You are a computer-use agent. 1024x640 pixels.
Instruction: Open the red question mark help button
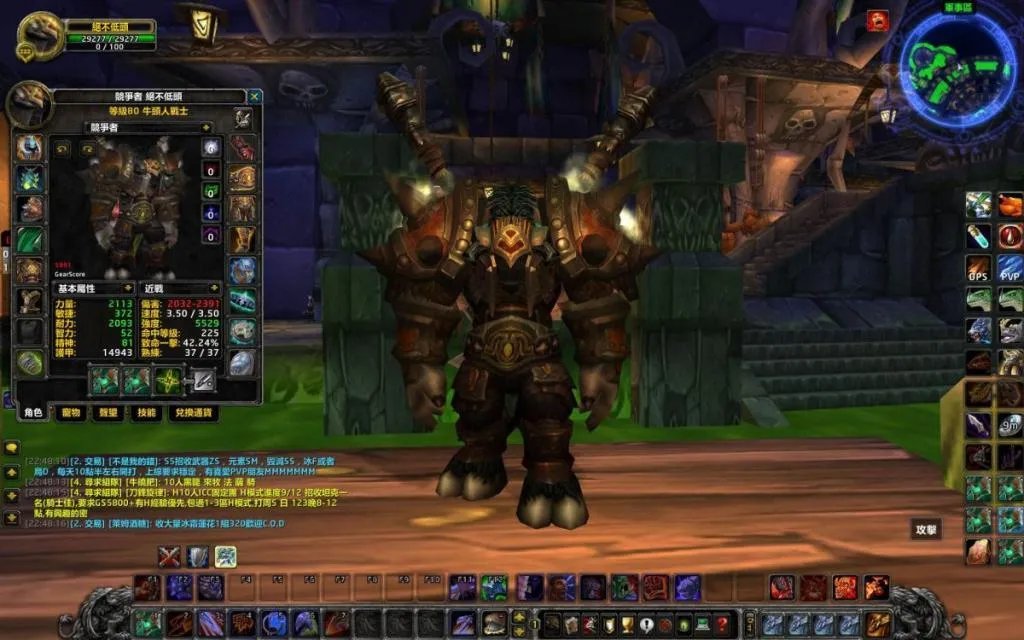coord(722,624)
